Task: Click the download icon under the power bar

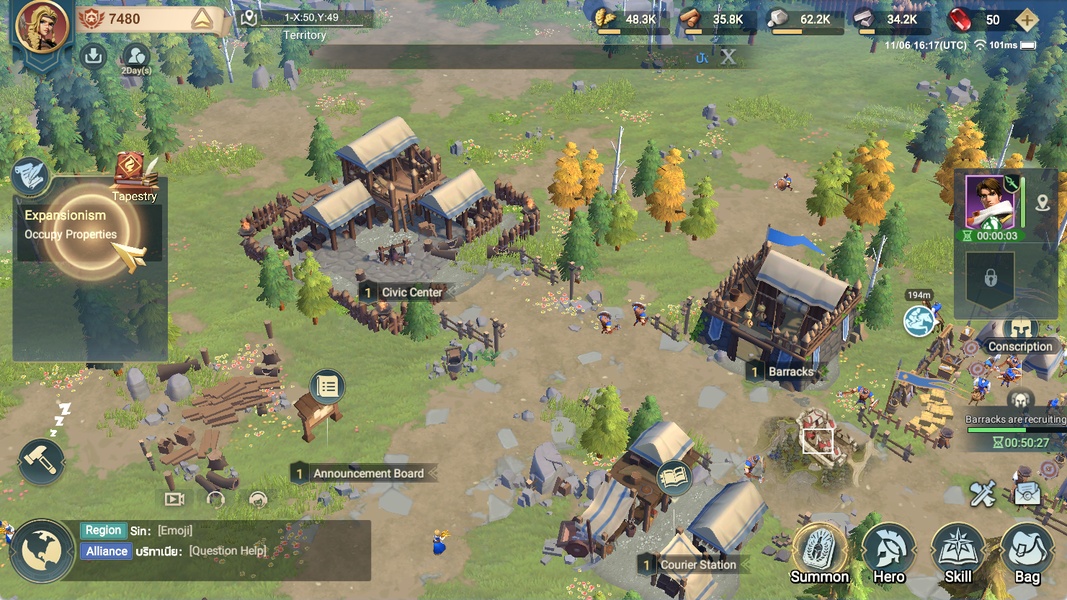Action: [x=94, y=57]
